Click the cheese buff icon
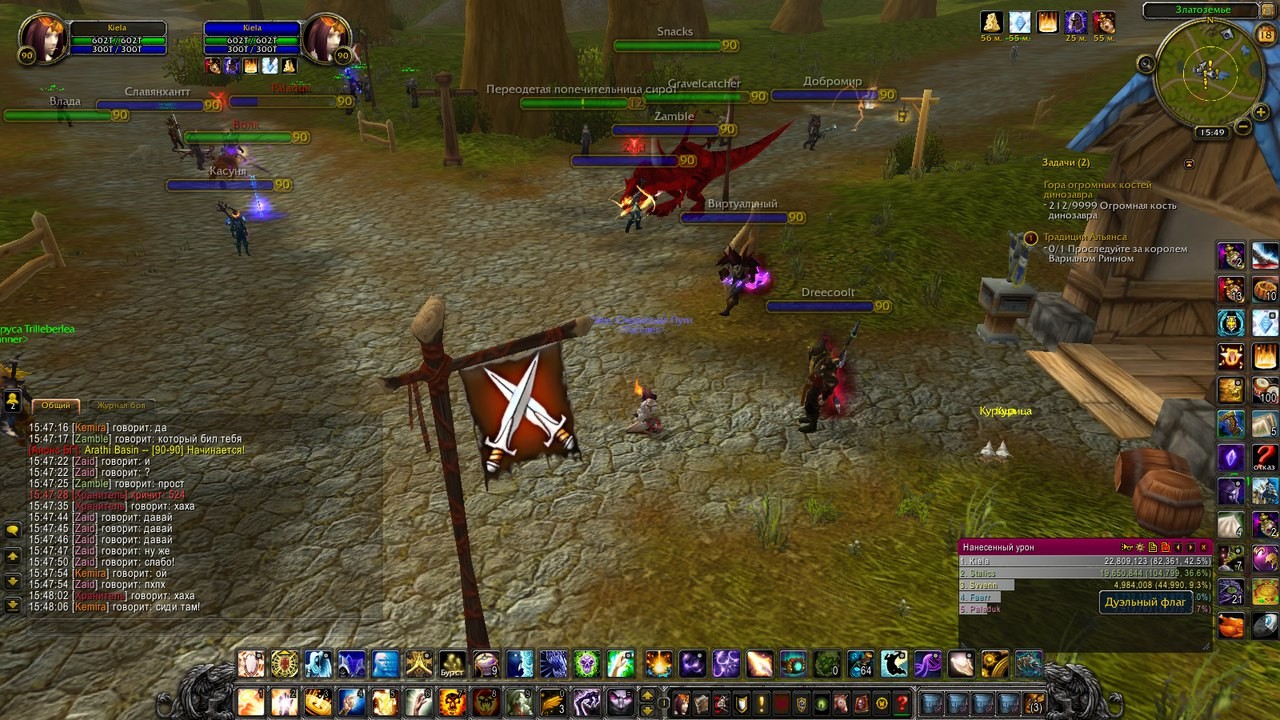1280x720 pixels. [991, 22]
